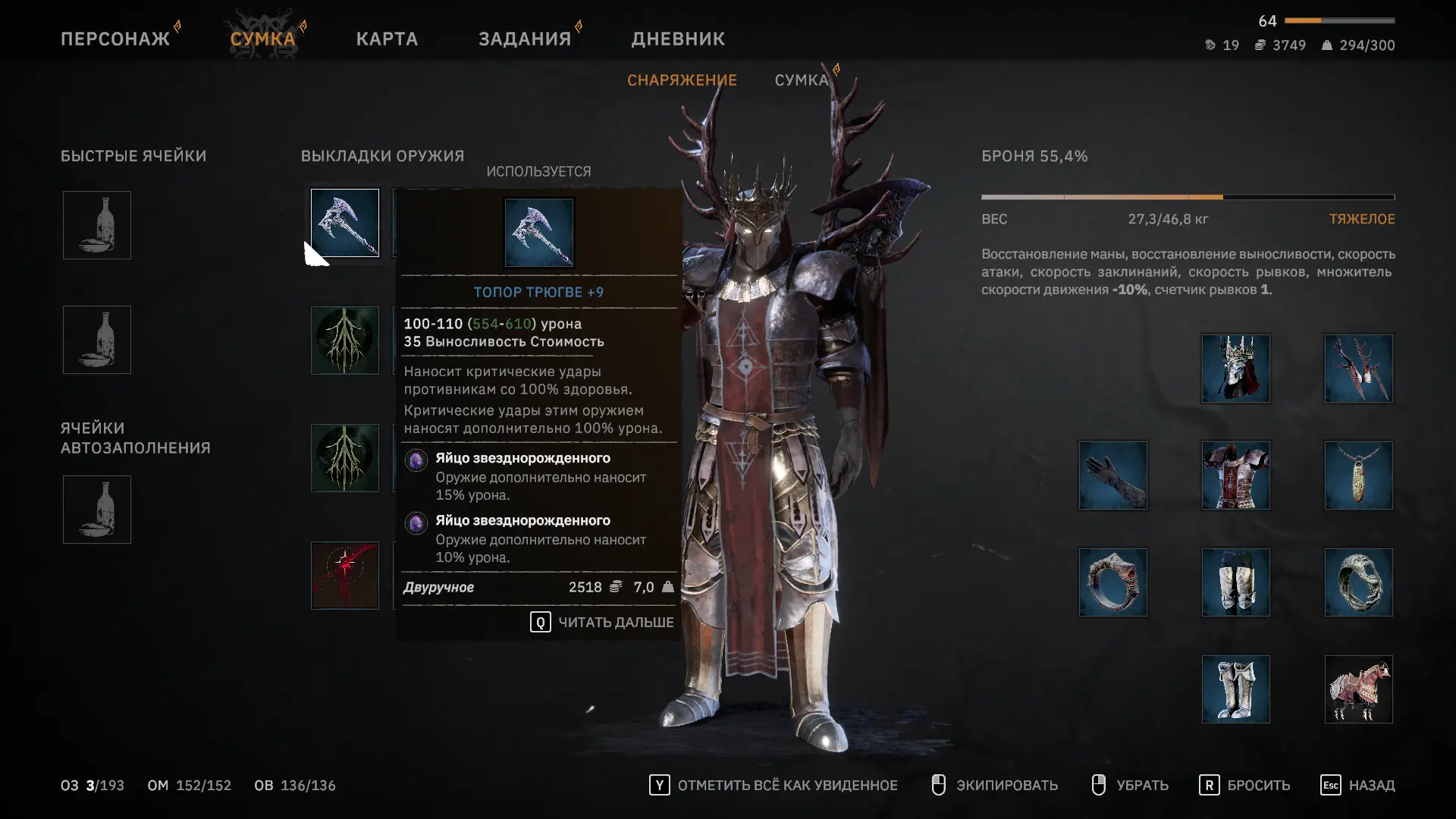
Task: Click Отметить всё как увиденное
Action: point(773,786)
